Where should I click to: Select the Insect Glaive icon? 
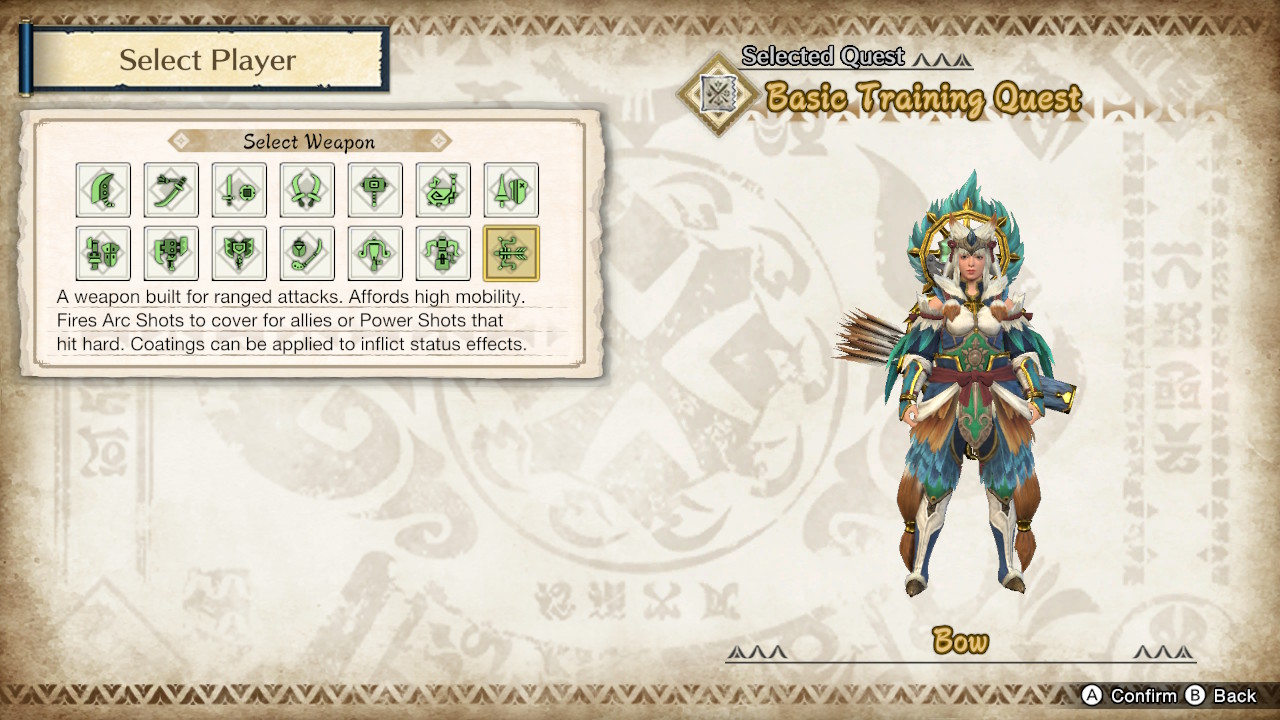pyautogui.click(x=307, y=252)
